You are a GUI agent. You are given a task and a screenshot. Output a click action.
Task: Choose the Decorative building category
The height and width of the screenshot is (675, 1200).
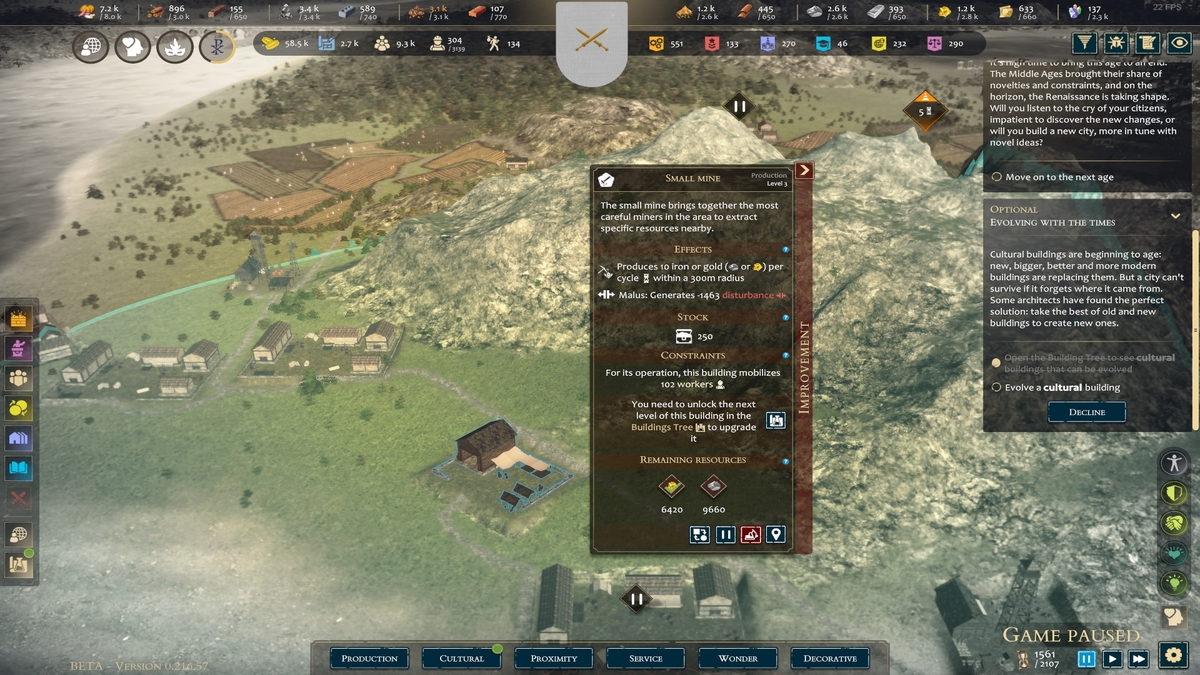[x=830, y=658]
